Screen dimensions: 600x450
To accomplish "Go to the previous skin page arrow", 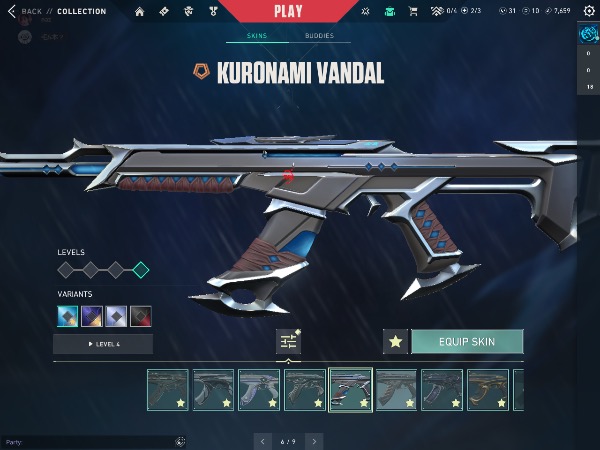I will (x=263, y=441).
